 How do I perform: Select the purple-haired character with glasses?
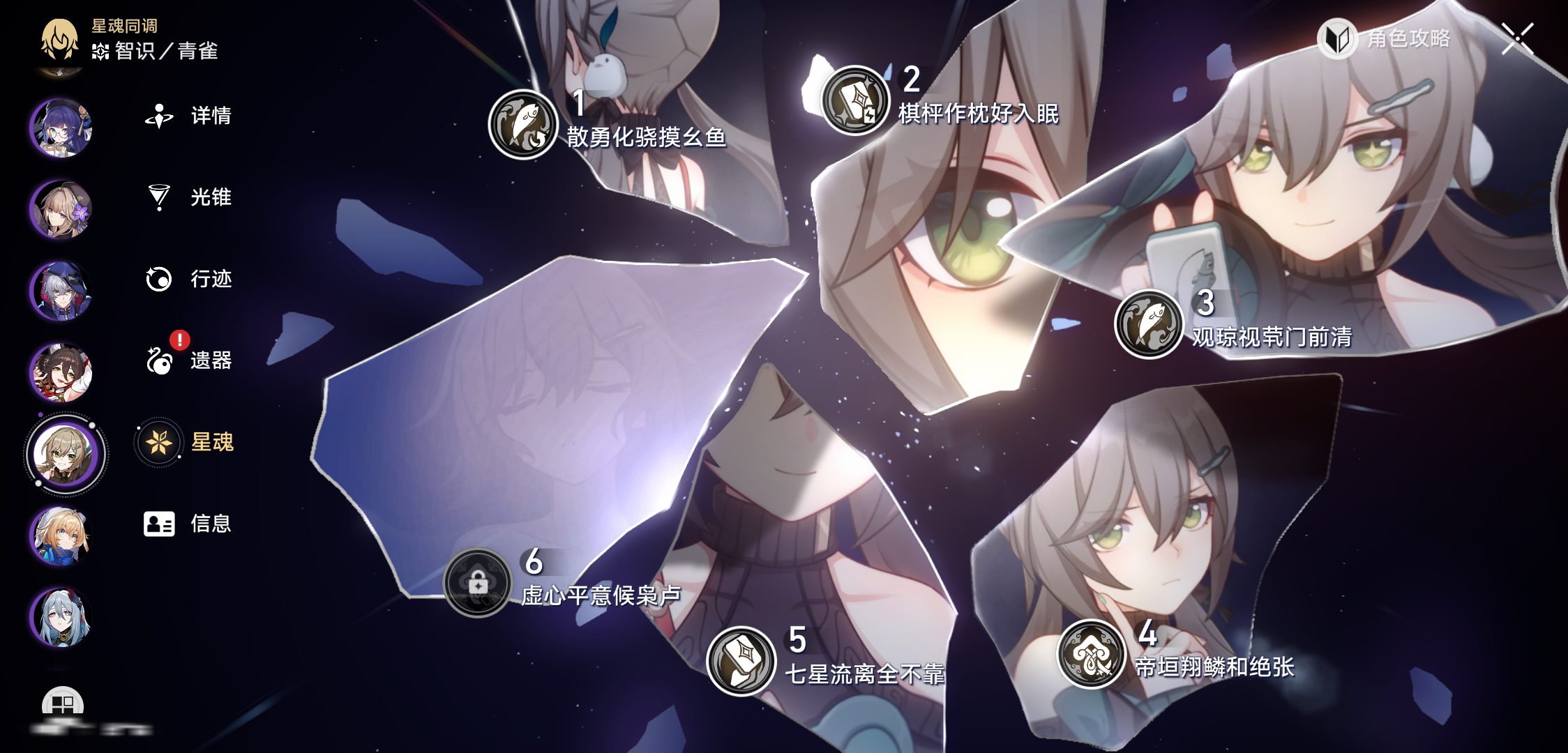coord(61,128)
